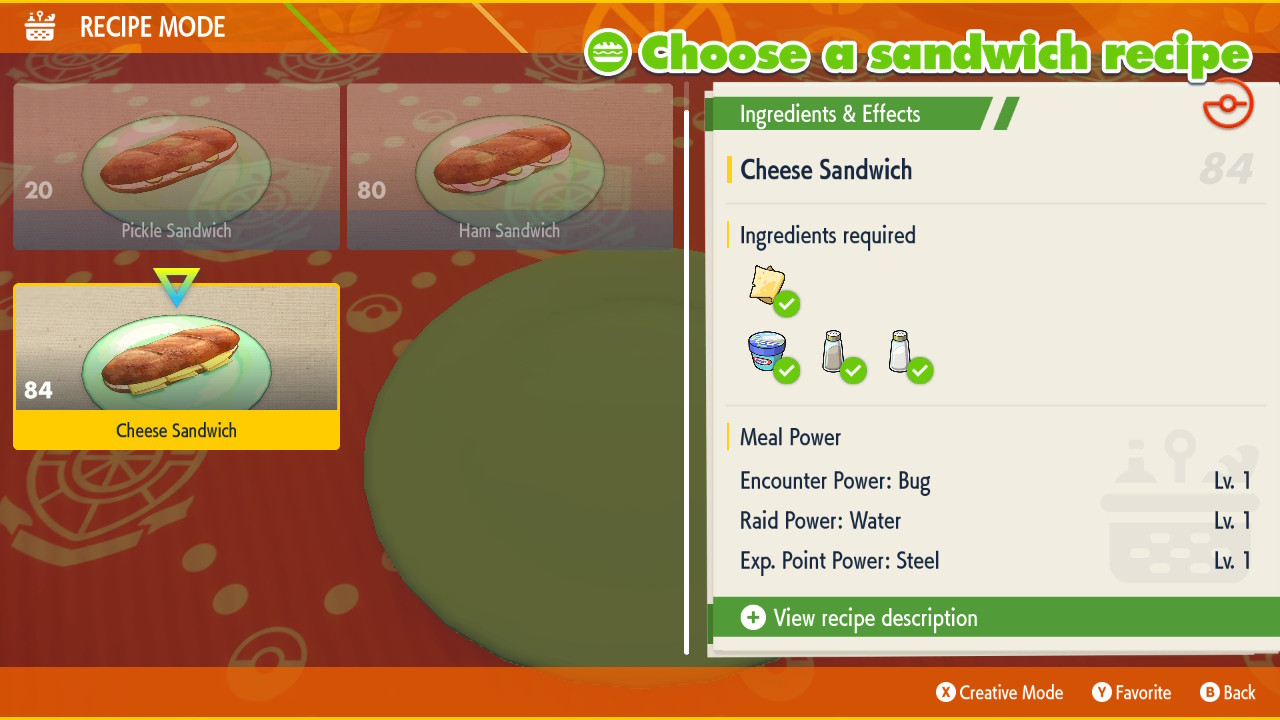
Task: Click the Recipe Mode basket icon
Action: tap(38, 26)
